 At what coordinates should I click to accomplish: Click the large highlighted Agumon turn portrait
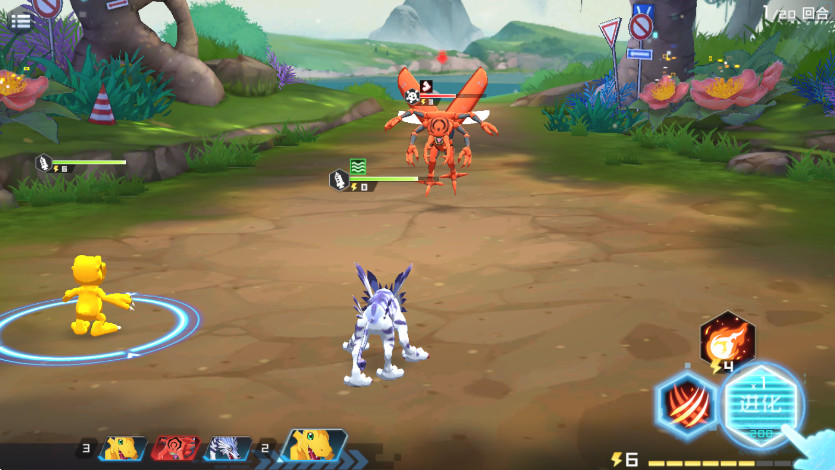[x=314, y=446]
